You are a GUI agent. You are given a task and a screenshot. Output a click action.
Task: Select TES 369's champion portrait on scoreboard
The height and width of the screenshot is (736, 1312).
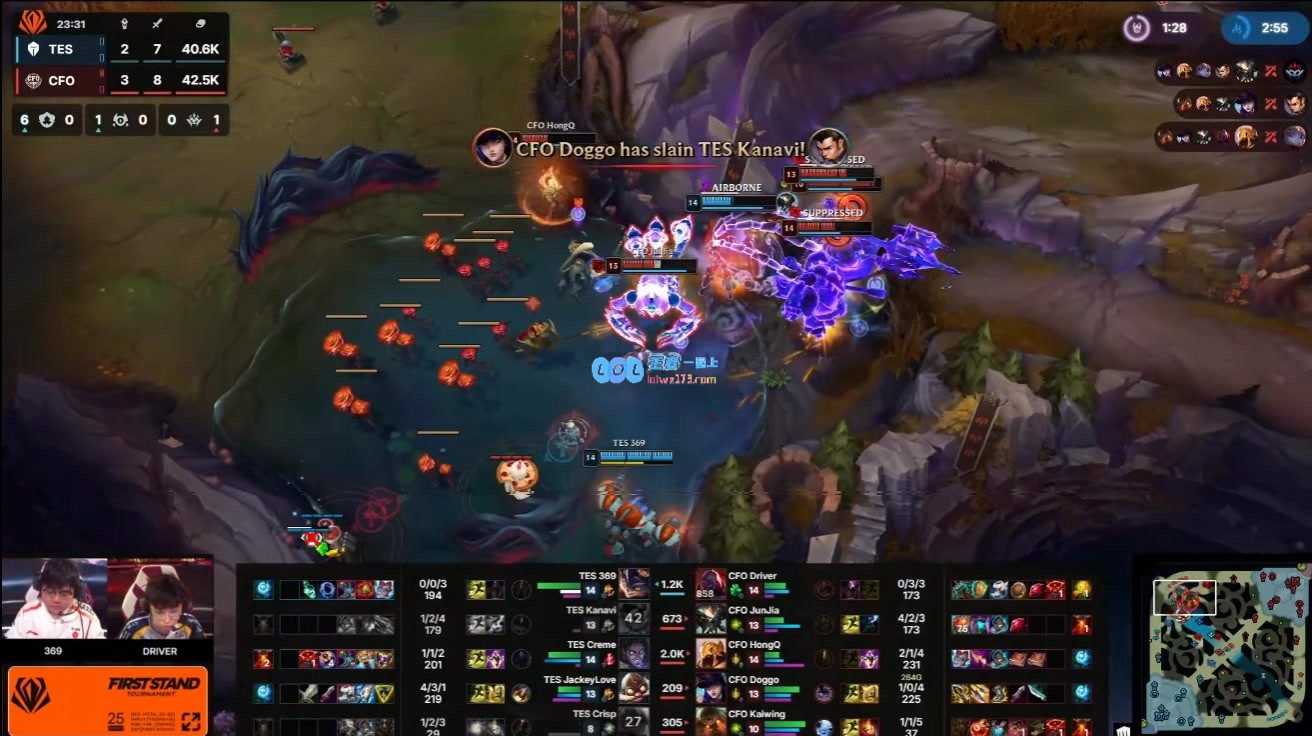(x=633, y=584)
